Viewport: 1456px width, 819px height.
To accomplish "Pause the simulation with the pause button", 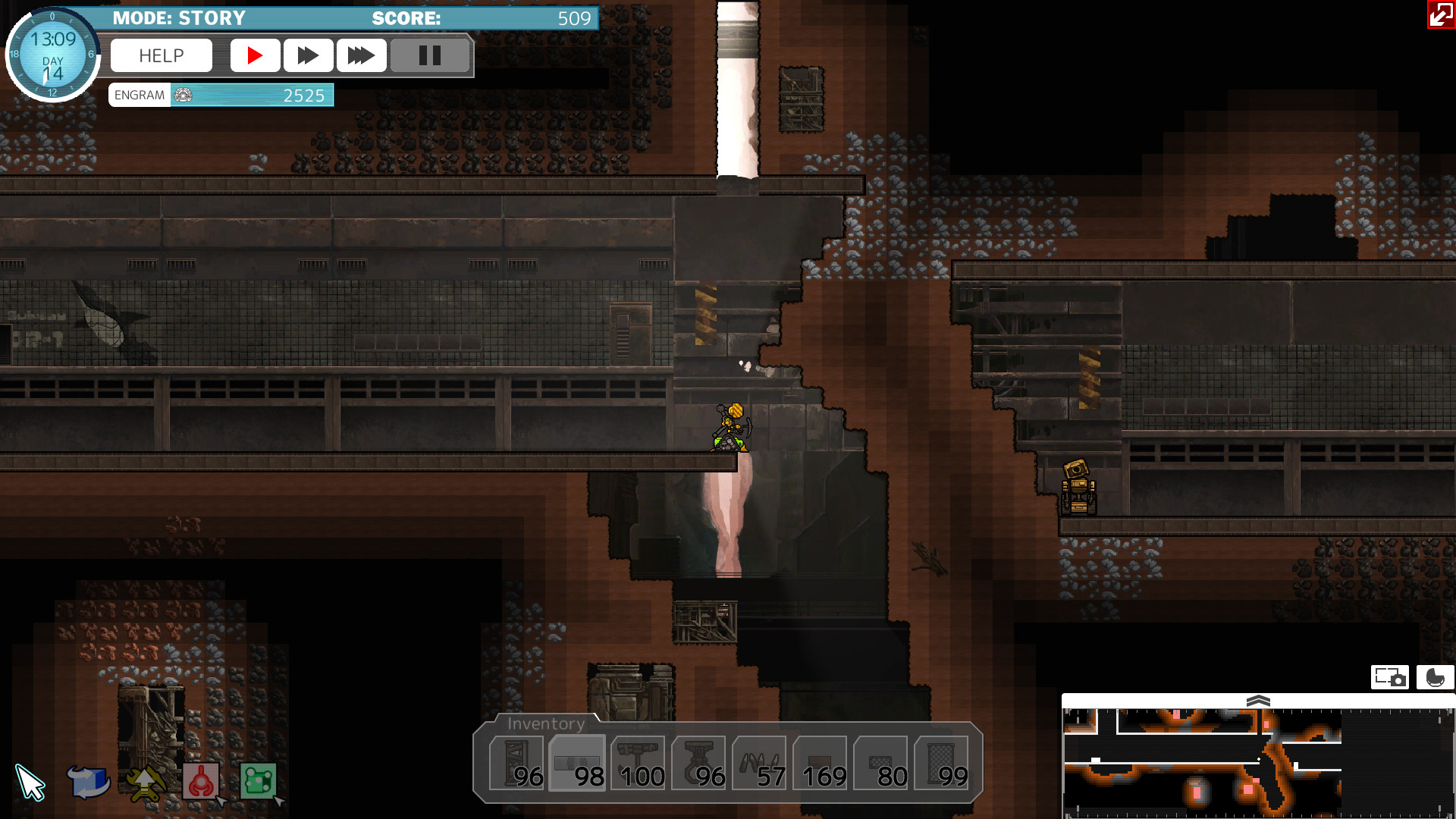I will (430, 55).
